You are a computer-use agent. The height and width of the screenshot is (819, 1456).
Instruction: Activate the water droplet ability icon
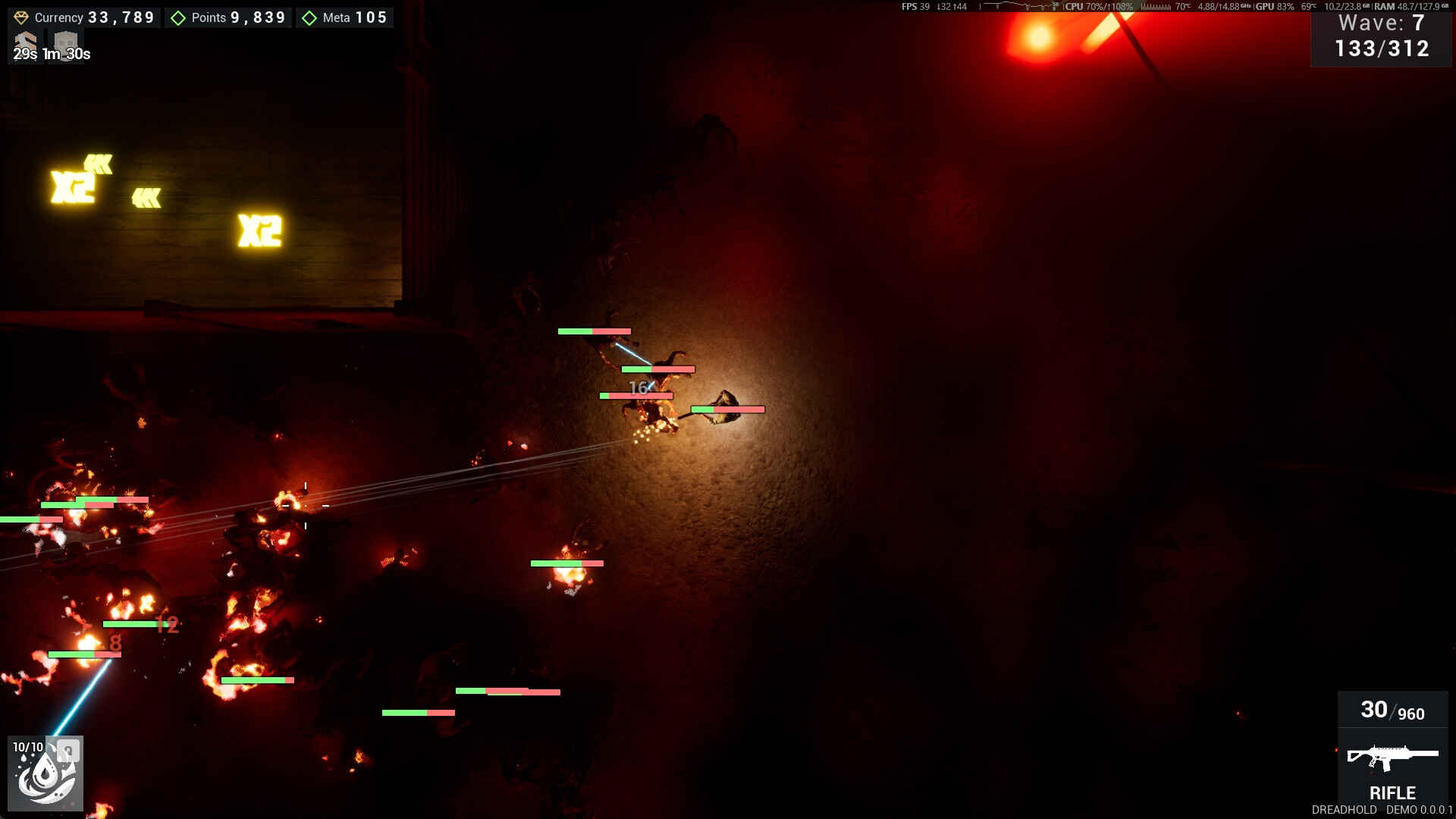[45, 773]
